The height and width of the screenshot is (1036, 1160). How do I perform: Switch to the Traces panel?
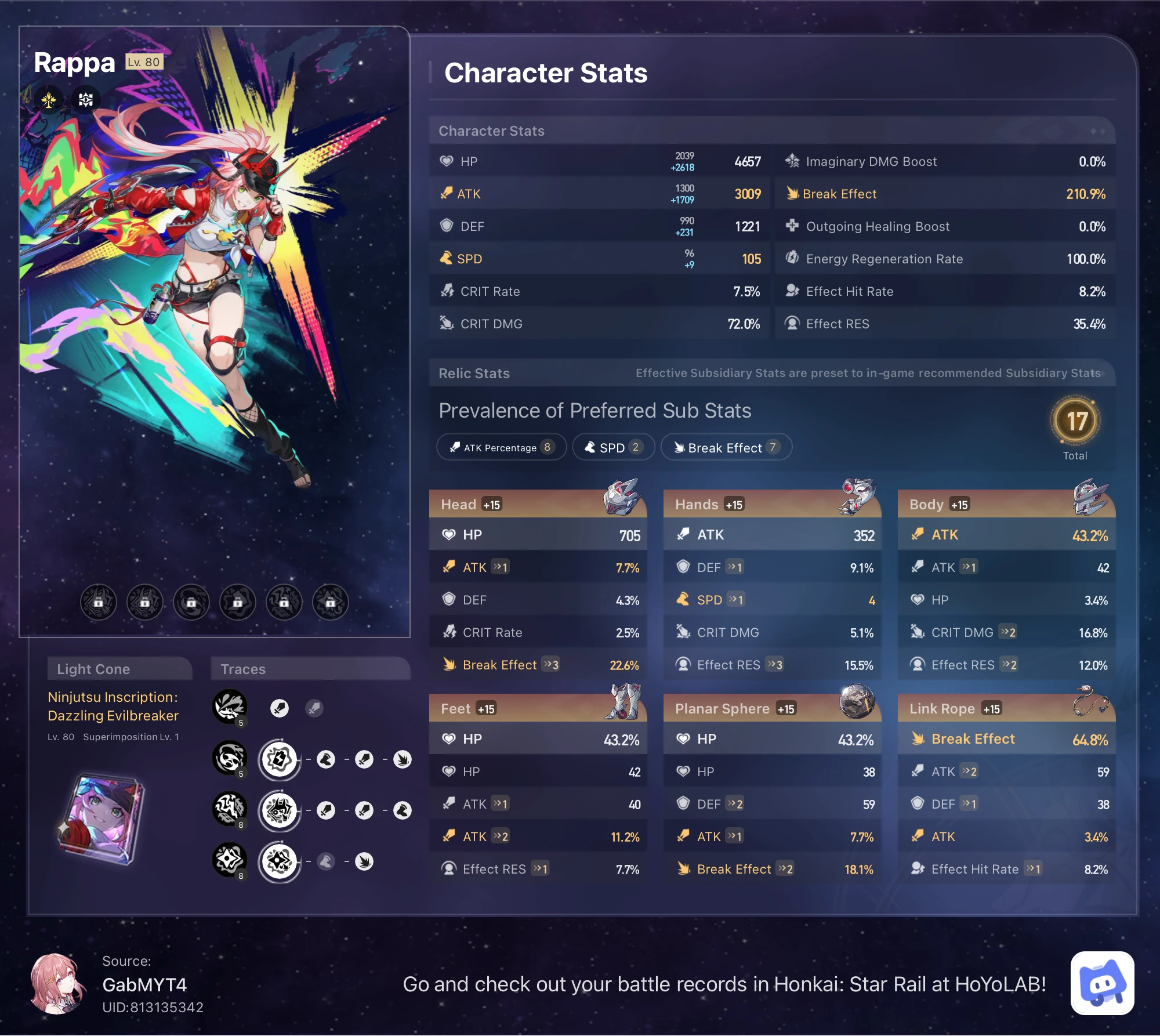(244, 669)
